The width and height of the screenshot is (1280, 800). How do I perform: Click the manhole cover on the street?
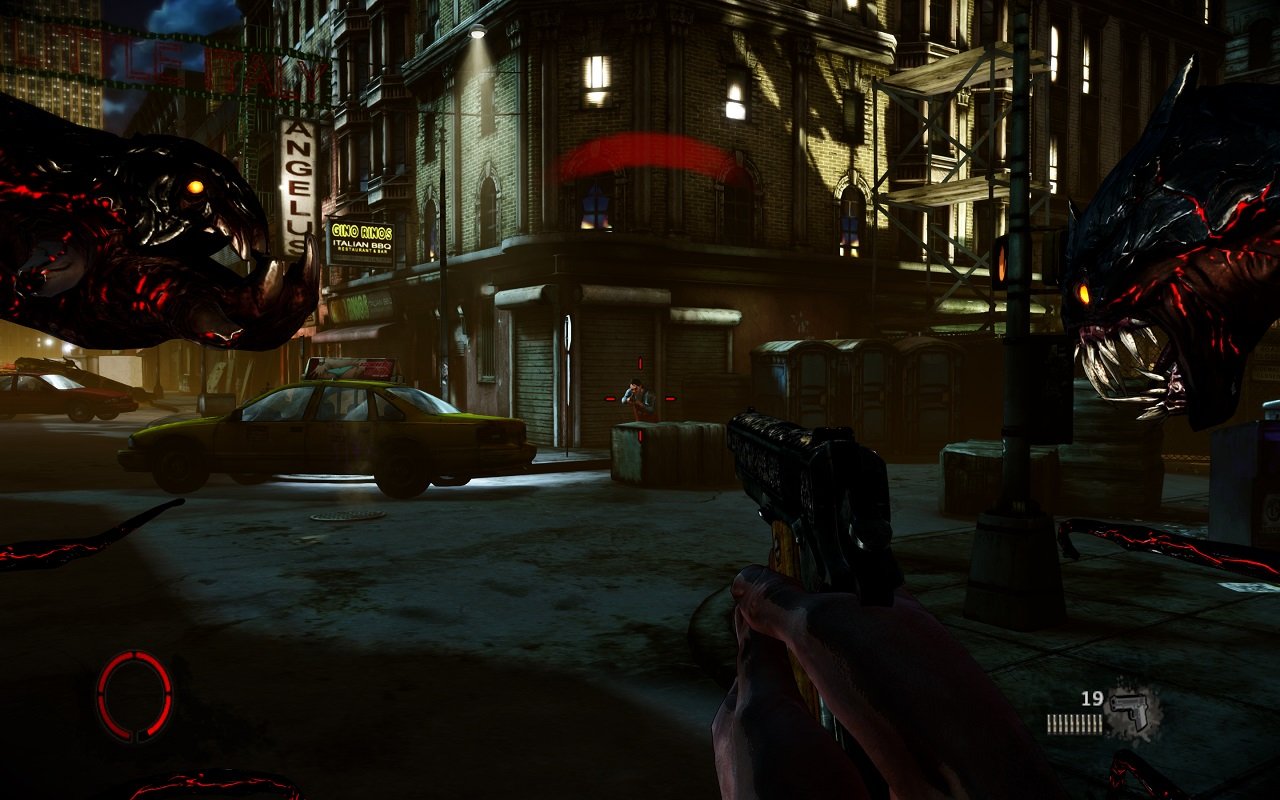(x=349, y=517)
